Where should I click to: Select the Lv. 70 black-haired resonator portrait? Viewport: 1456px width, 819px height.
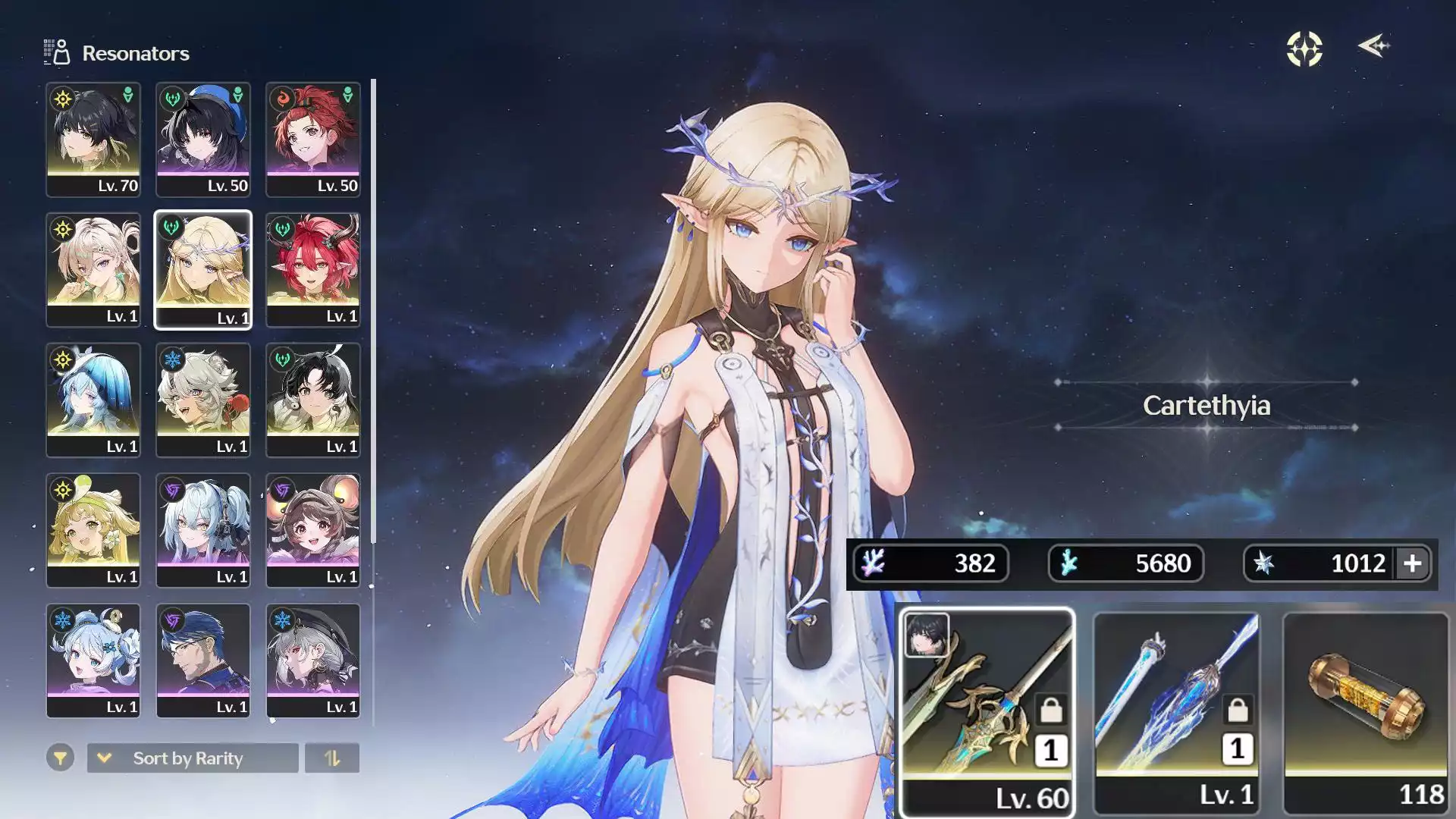tap(93, 140)
